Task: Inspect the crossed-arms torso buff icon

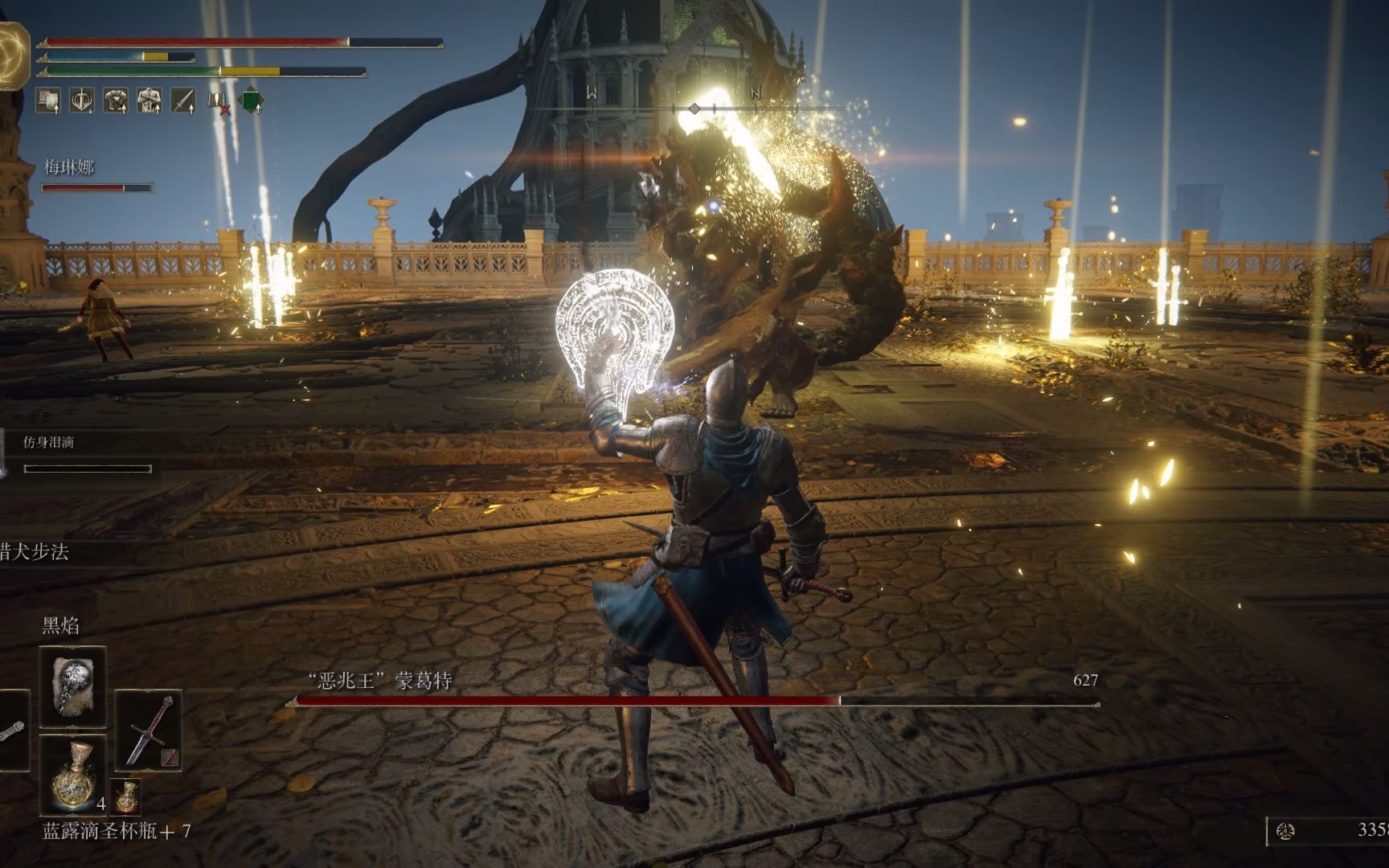Action: coord(150,100)
